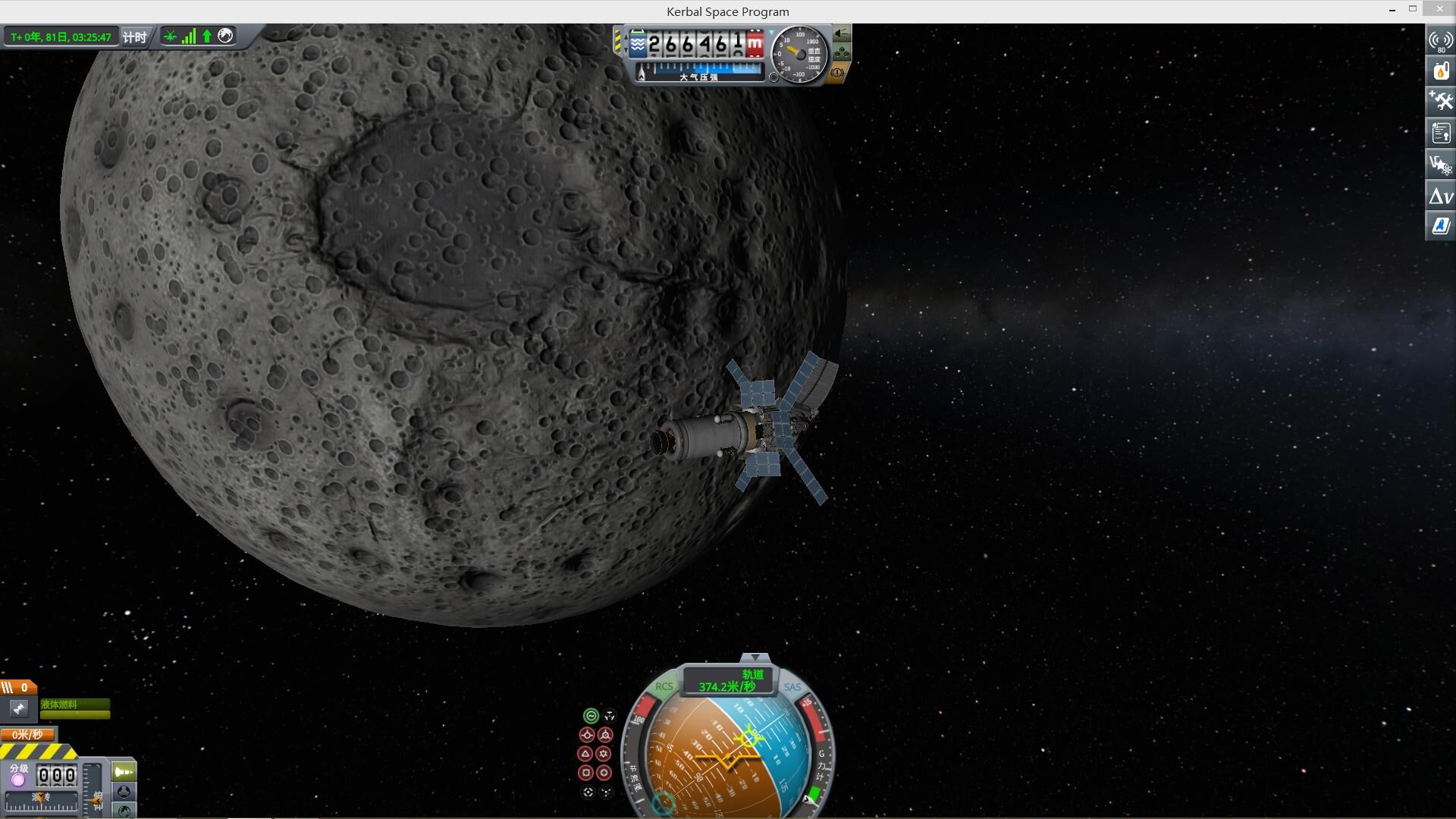This screenshot has width=1456, height=819.
Task: Toggle the lights button beside the altimeter
Action: click(x=842, y=34)
